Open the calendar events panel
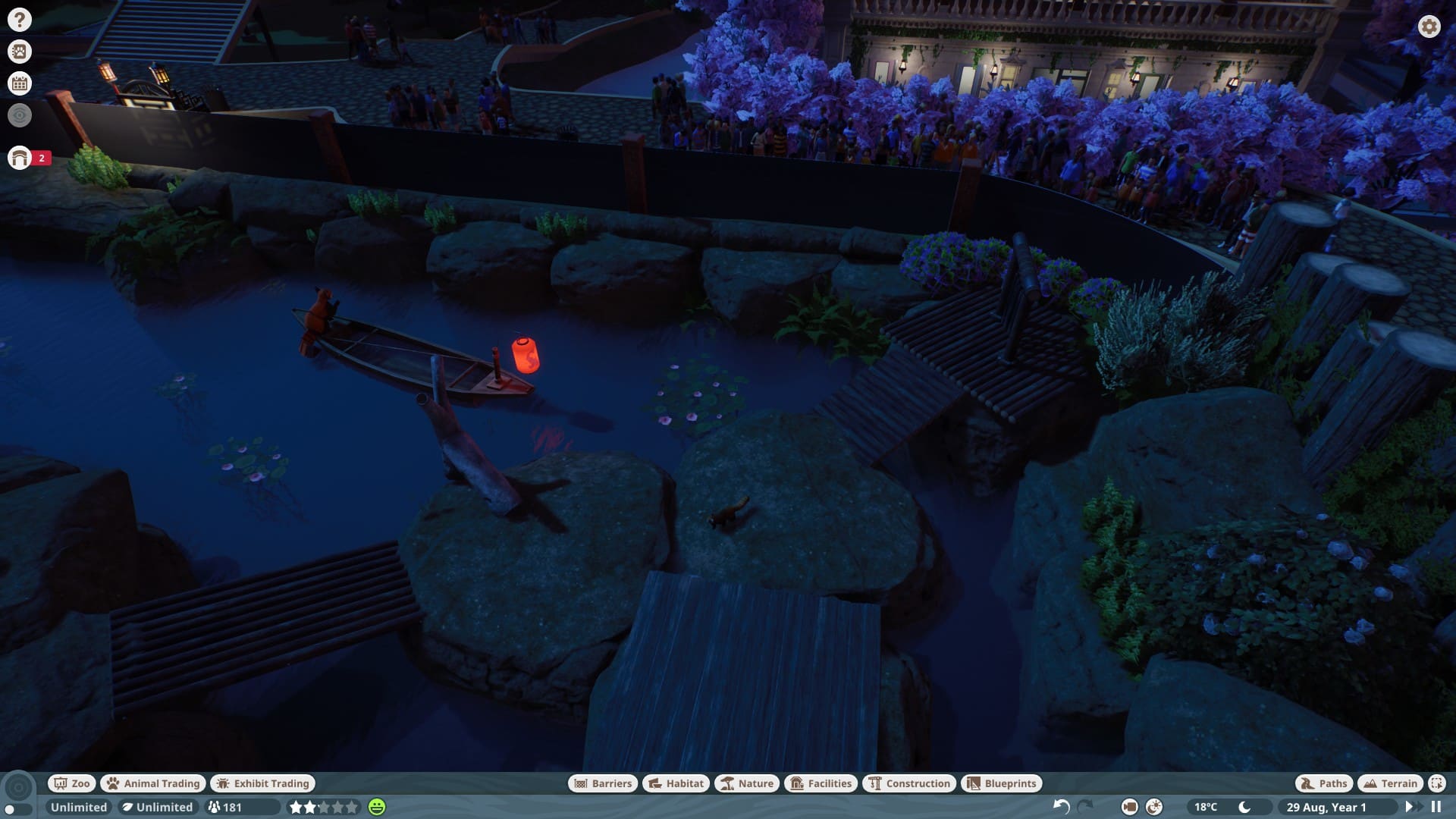 click(20, 83)
